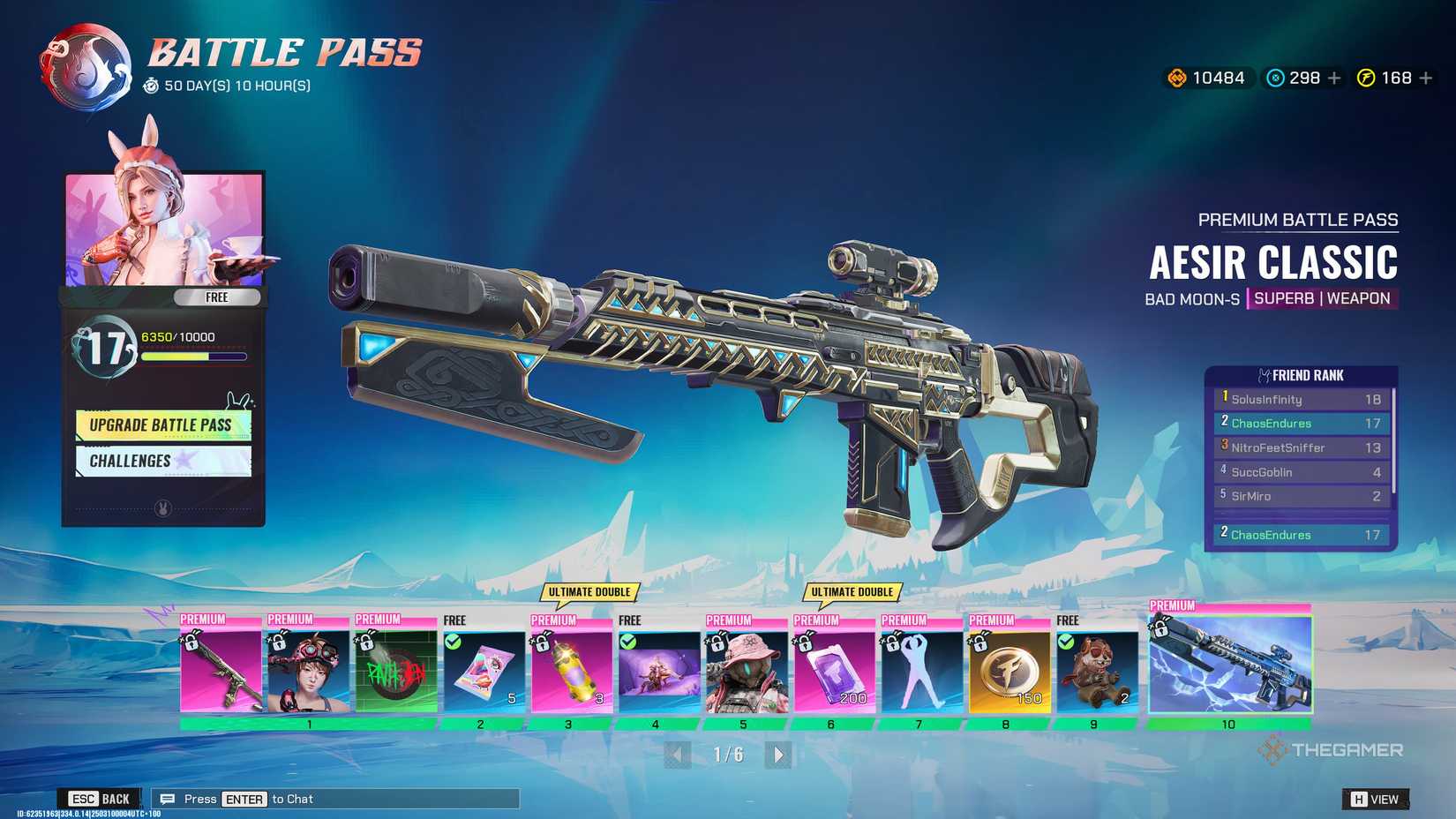Click the gold coins currency icon
1456x819 pixels.
point(1177,78)
